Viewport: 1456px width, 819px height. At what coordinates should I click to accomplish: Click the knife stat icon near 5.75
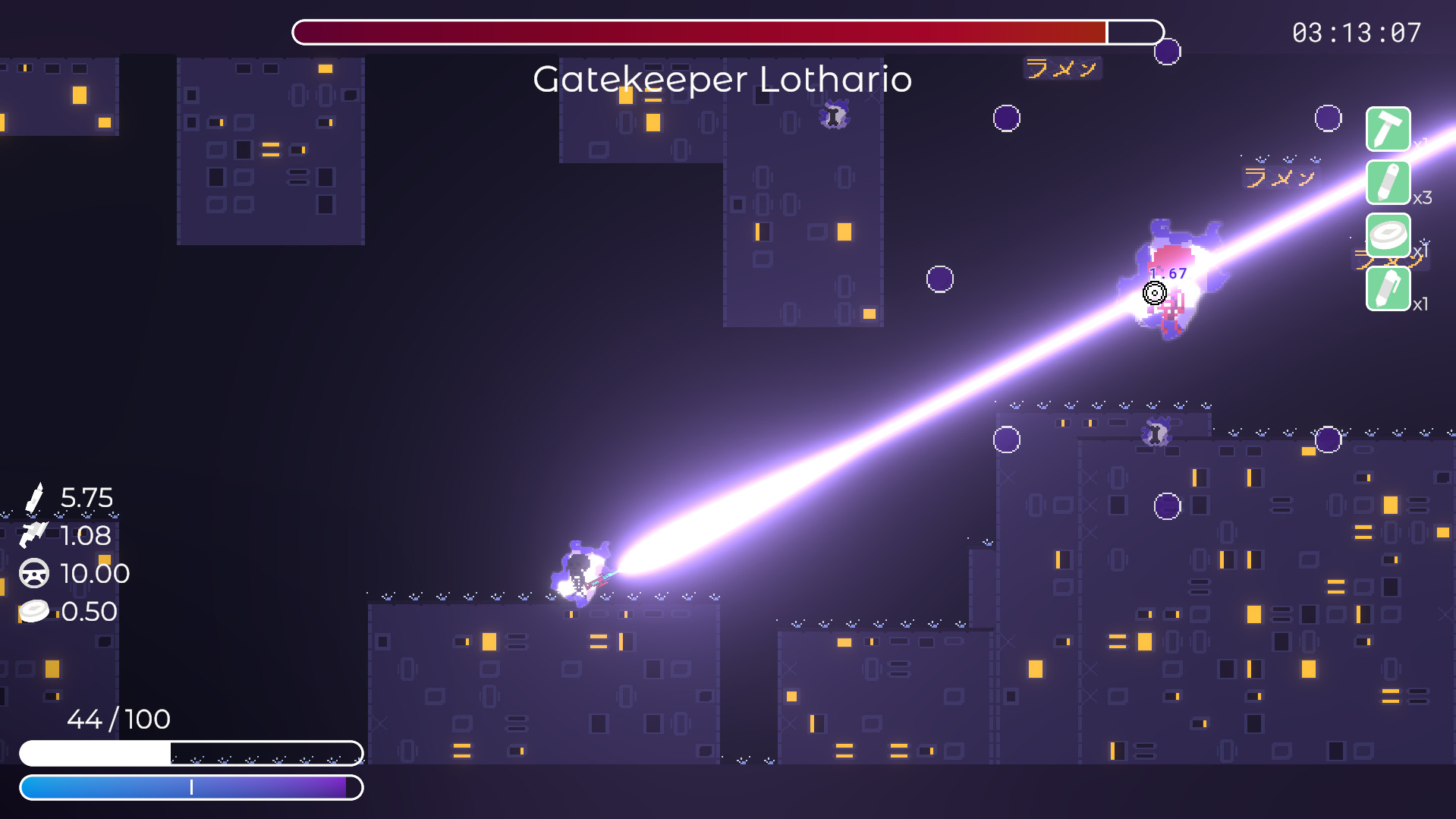coord(36,498)
